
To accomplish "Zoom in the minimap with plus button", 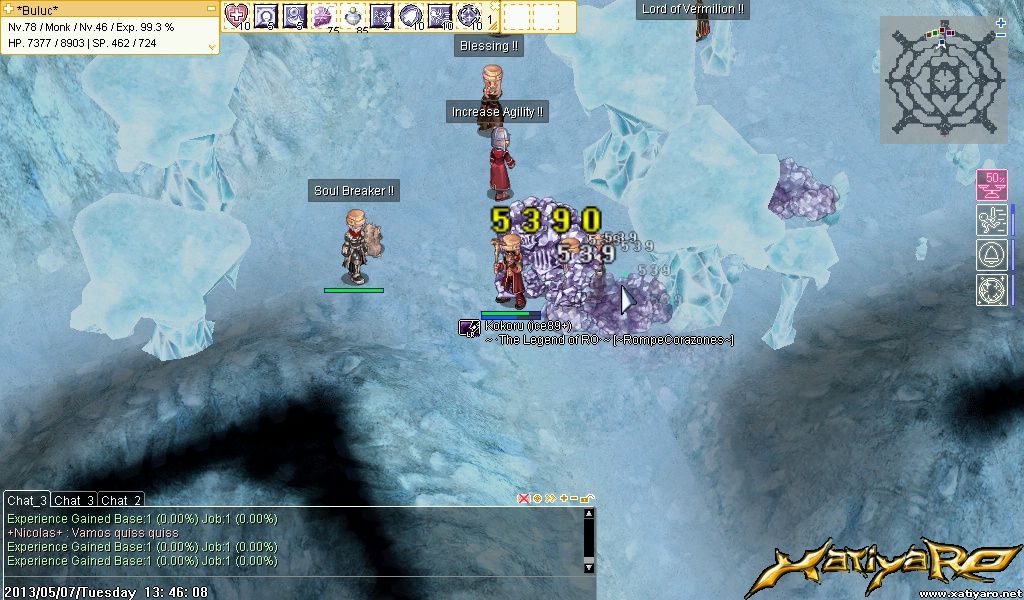I will [1001, 22].
